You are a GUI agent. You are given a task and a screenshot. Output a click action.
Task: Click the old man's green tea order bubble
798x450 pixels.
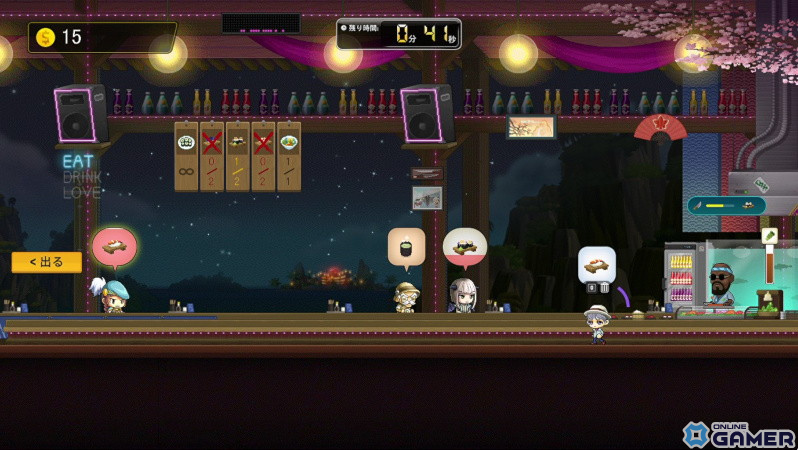406,247
